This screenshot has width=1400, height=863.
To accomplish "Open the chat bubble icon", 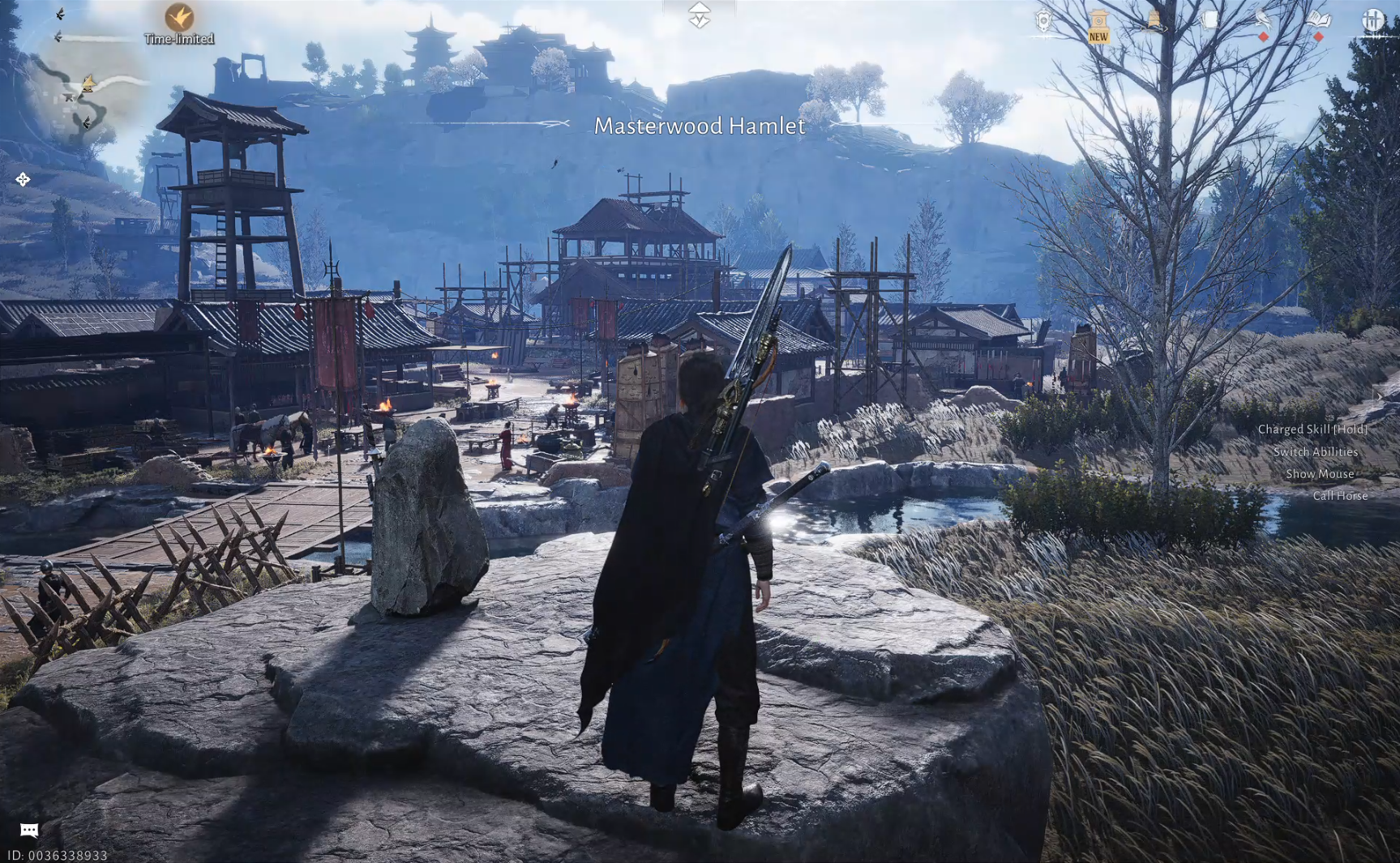I will point(29,830).
